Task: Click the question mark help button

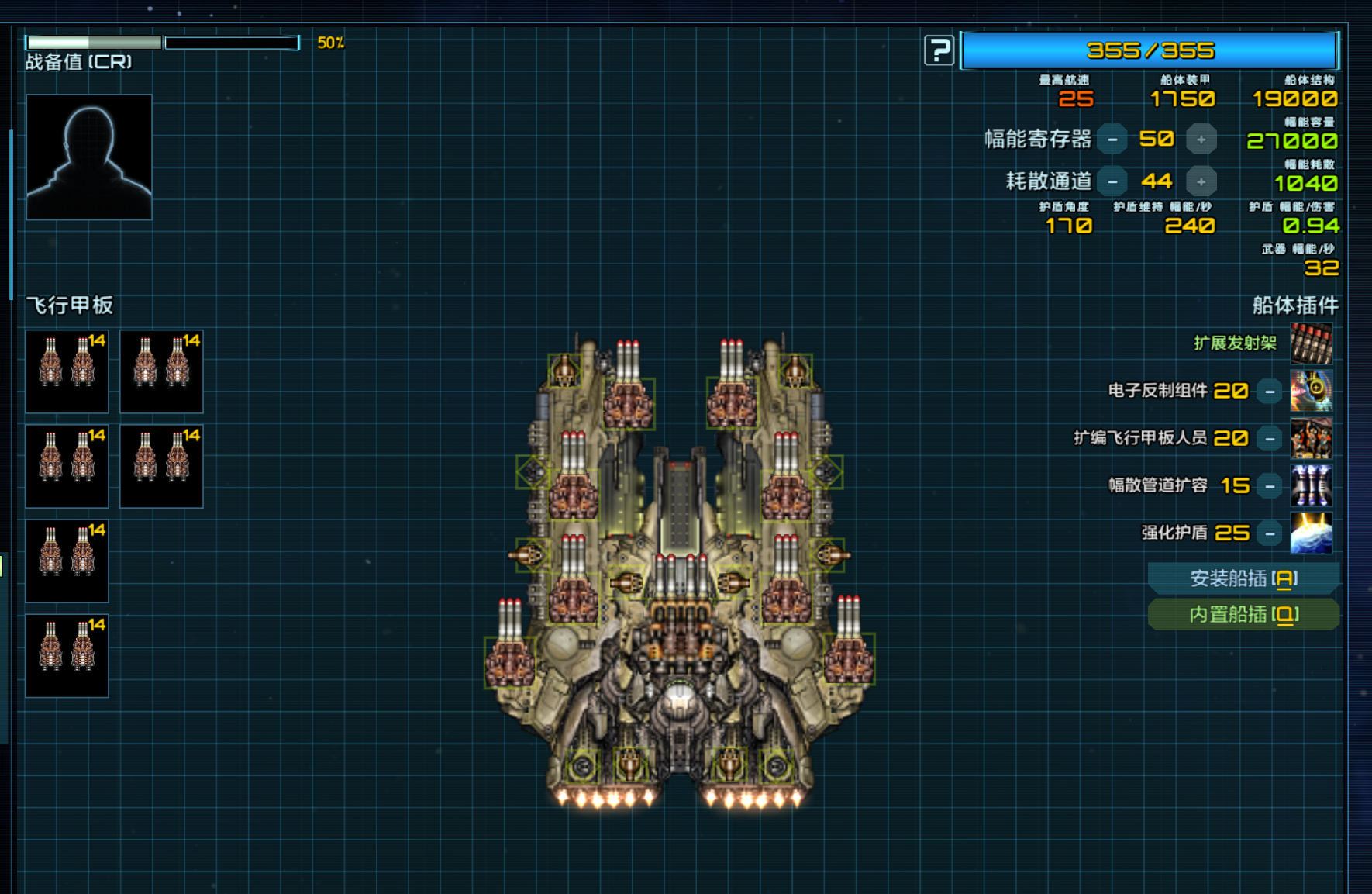Action: [939, 51]
